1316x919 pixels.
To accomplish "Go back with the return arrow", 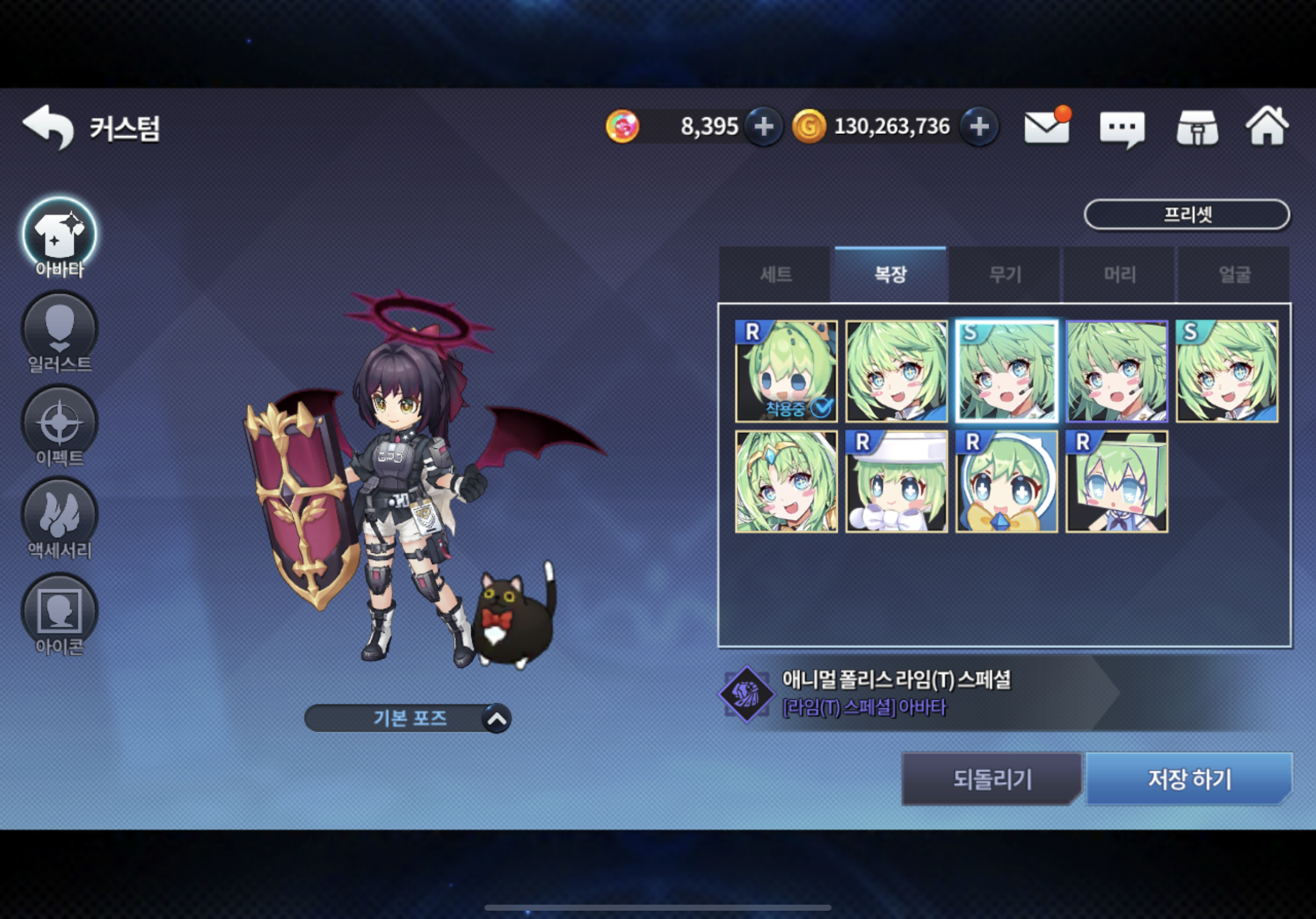I will click(x=48, y=127).
